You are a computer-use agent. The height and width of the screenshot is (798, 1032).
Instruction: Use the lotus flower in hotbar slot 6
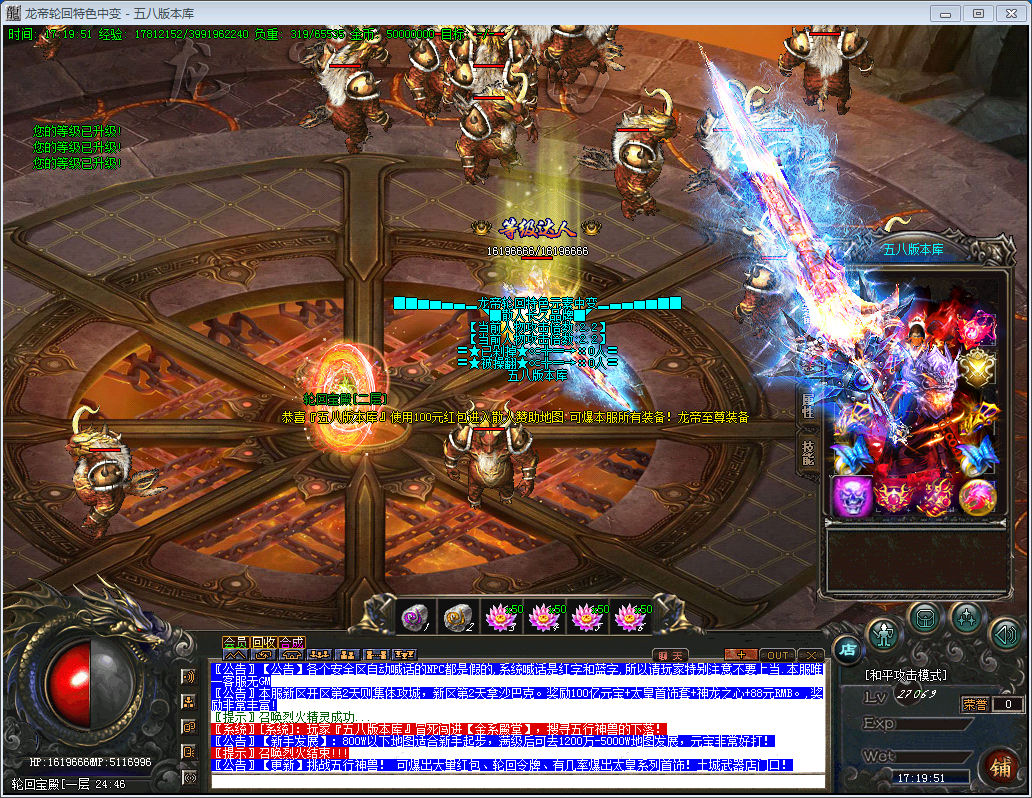point(627,618)
